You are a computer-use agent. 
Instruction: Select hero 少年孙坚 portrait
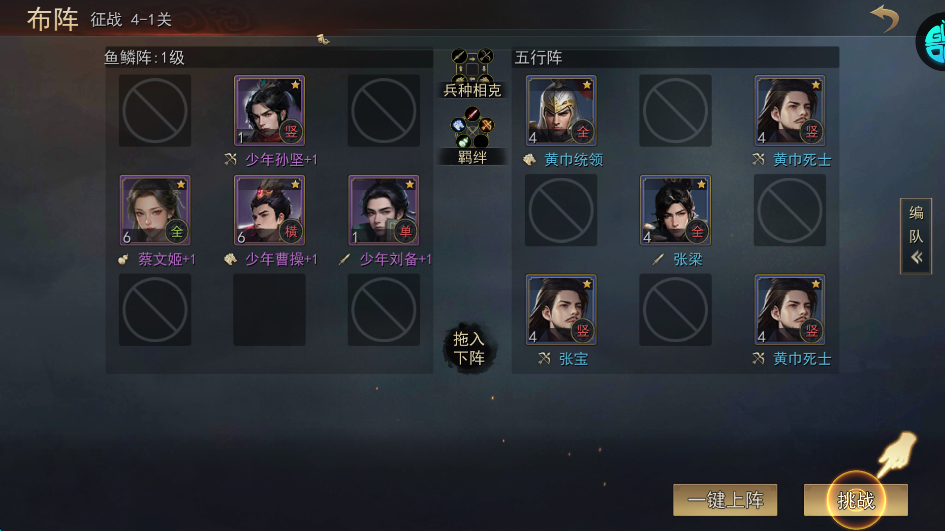pos(269,111)
